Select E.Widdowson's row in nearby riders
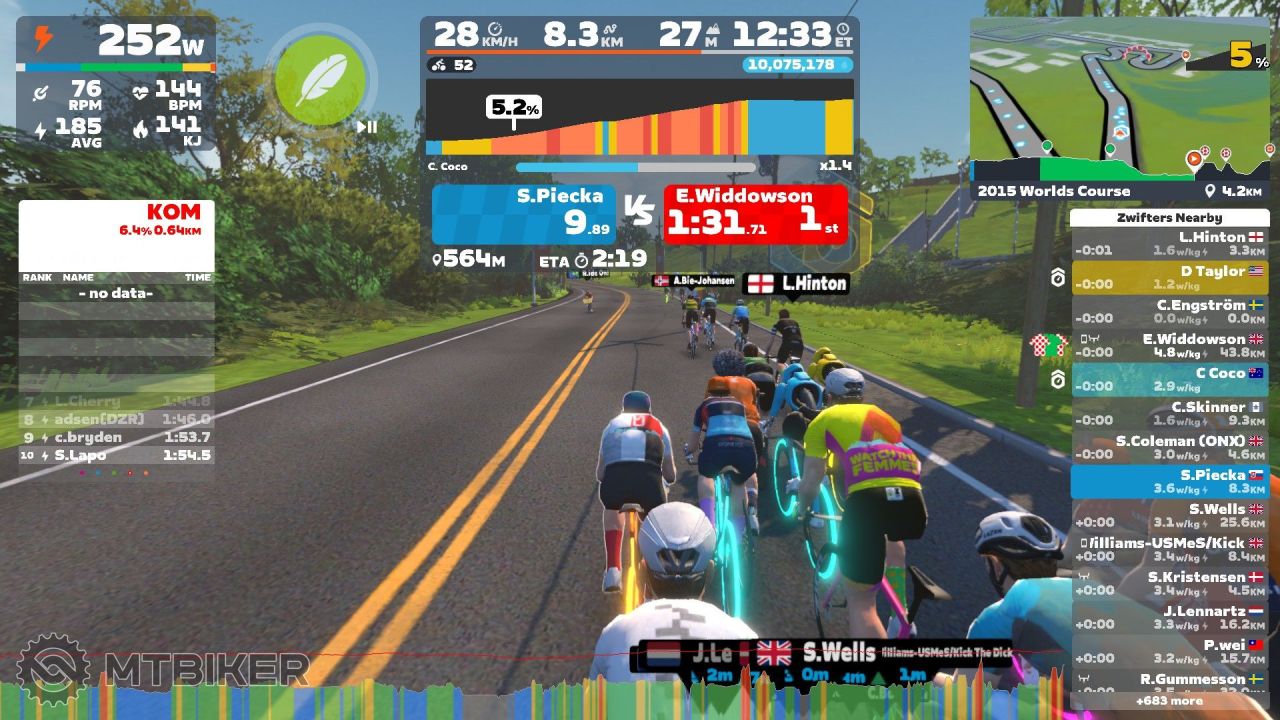The width and height of the screenshot is (1280, 720). [1168, 346]
